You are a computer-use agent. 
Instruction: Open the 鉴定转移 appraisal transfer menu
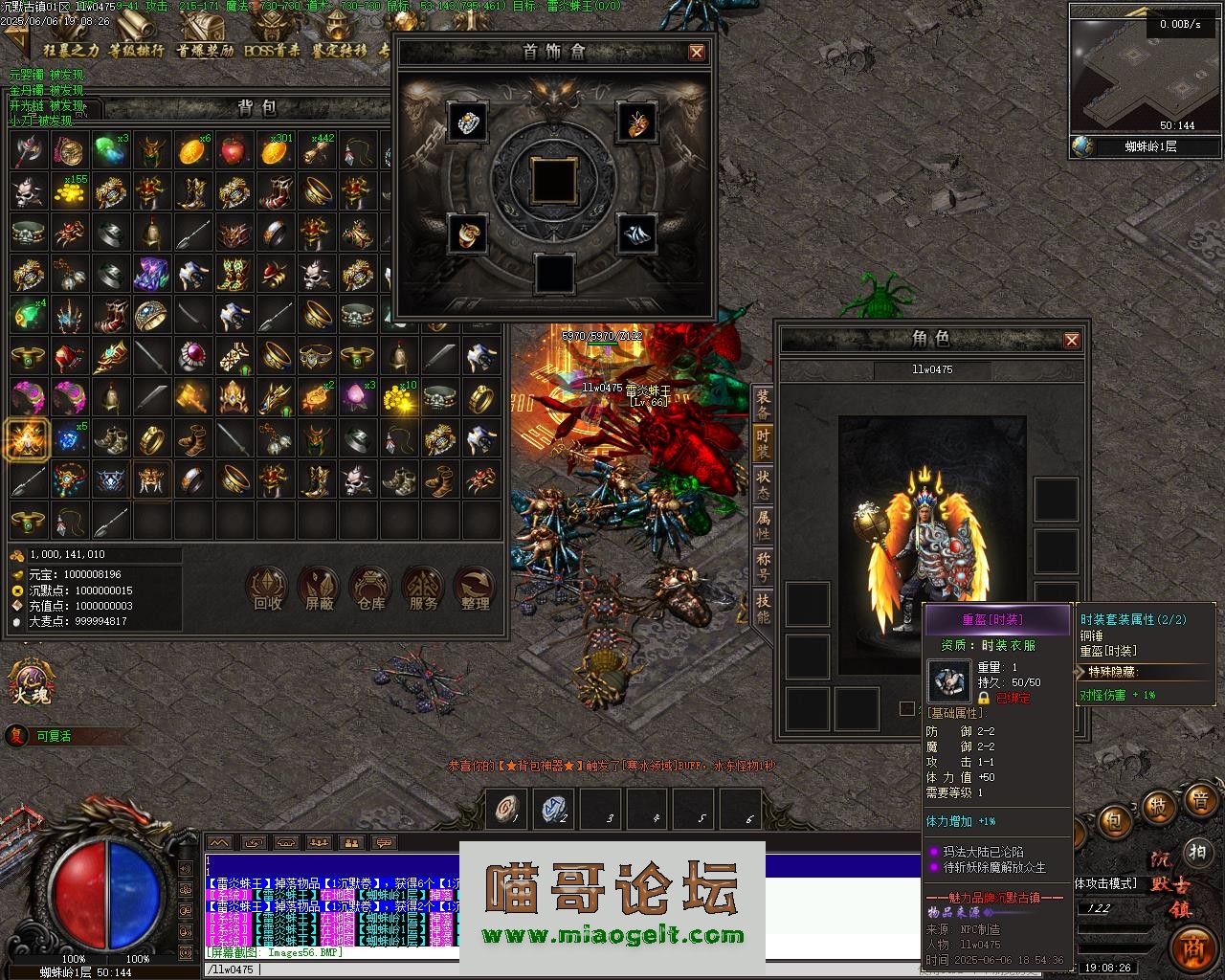coord(339,51)
